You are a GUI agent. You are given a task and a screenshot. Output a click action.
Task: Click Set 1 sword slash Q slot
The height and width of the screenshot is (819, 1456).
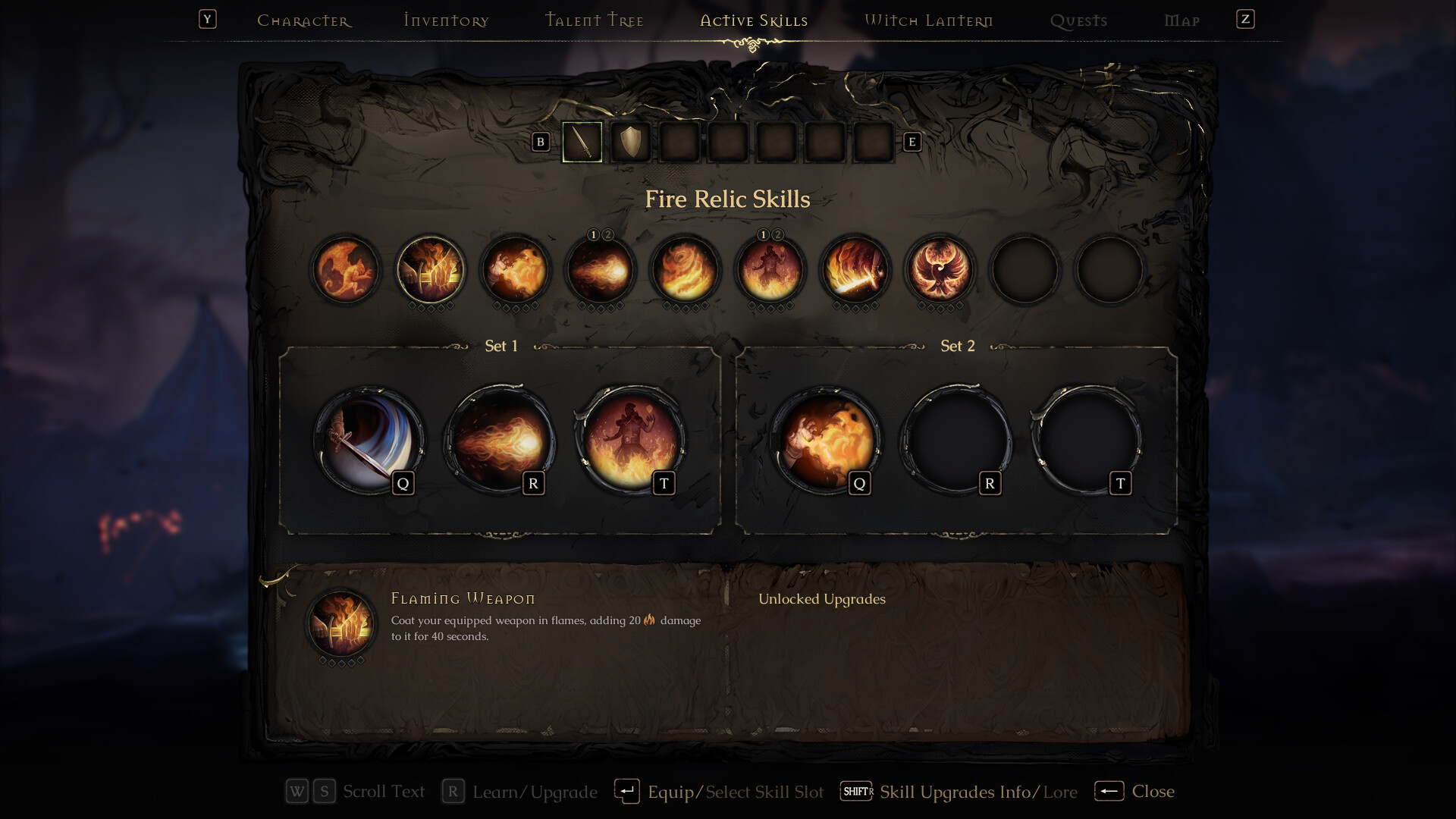(369, 441)
